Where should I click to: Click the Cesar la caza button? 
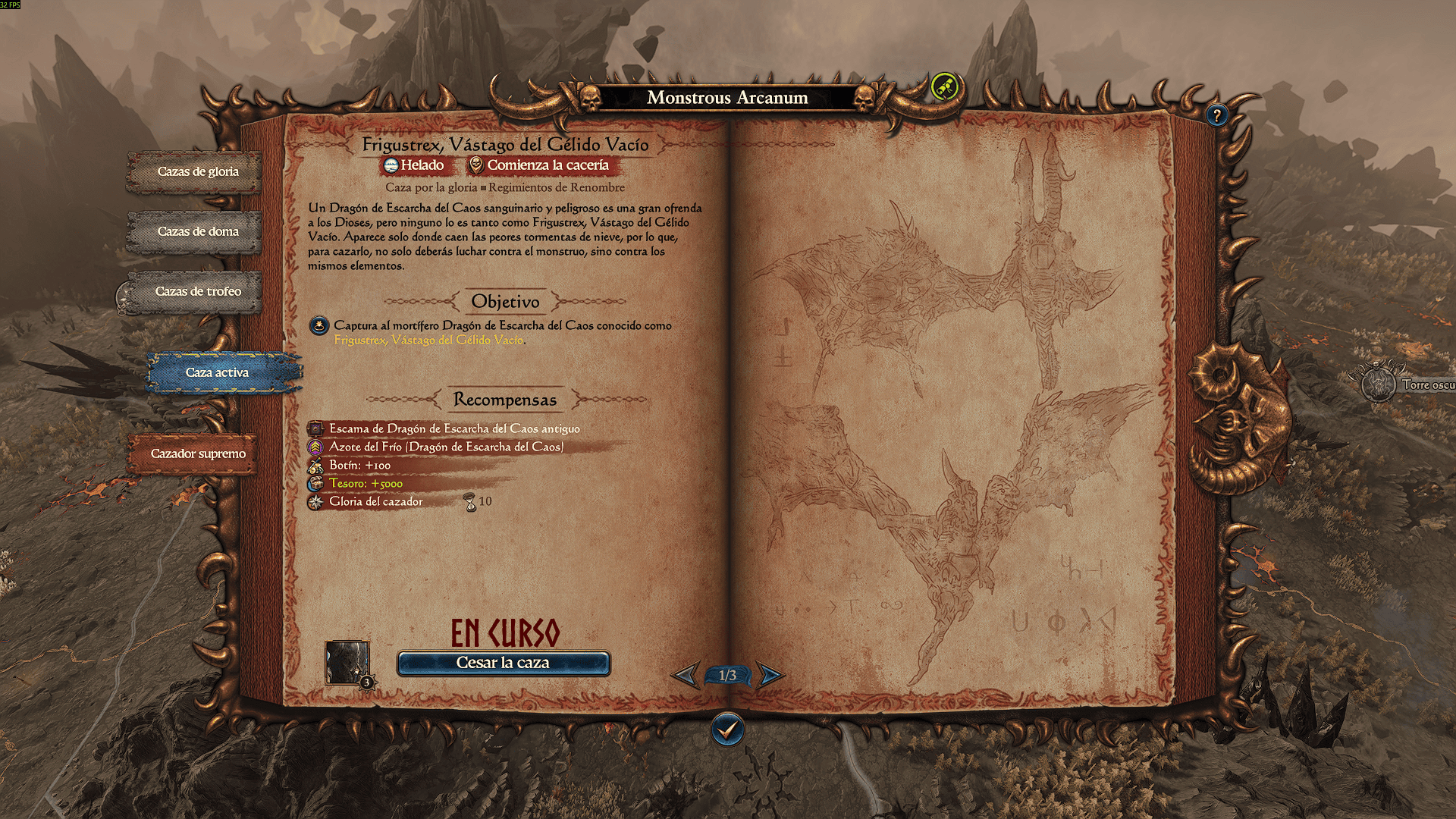(503, 663)
